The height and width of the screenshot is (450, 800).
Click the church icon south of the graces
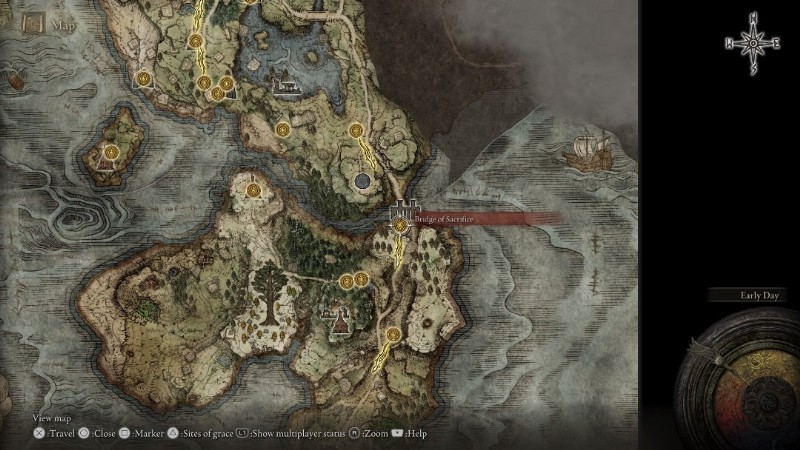[x=336, y=319]
